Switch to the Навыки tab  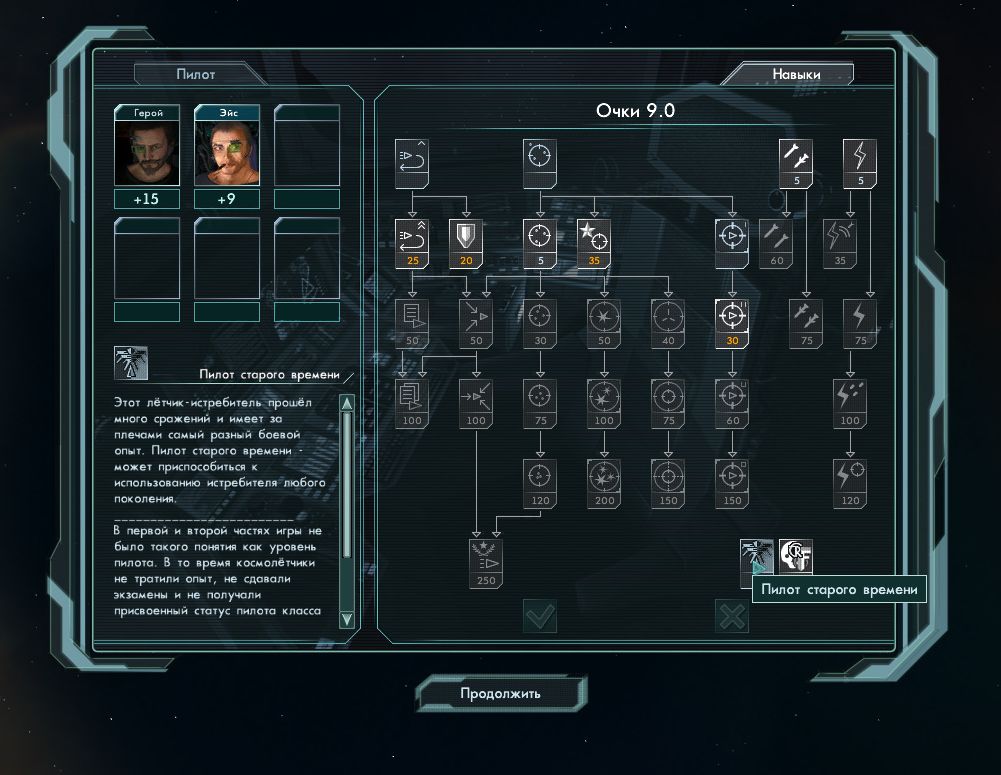click(x=795, y=74)
